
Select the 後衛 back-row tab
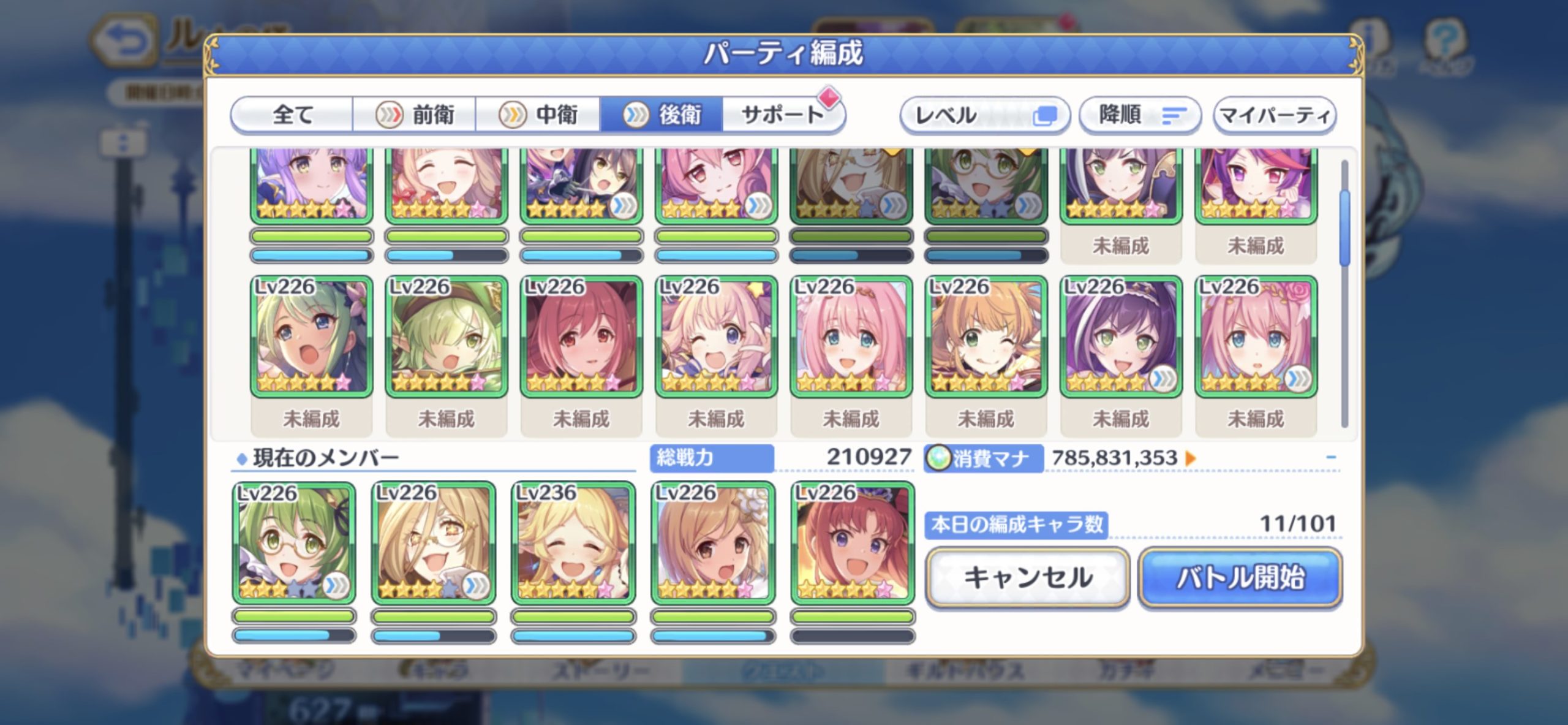click(x=661, y=115)
